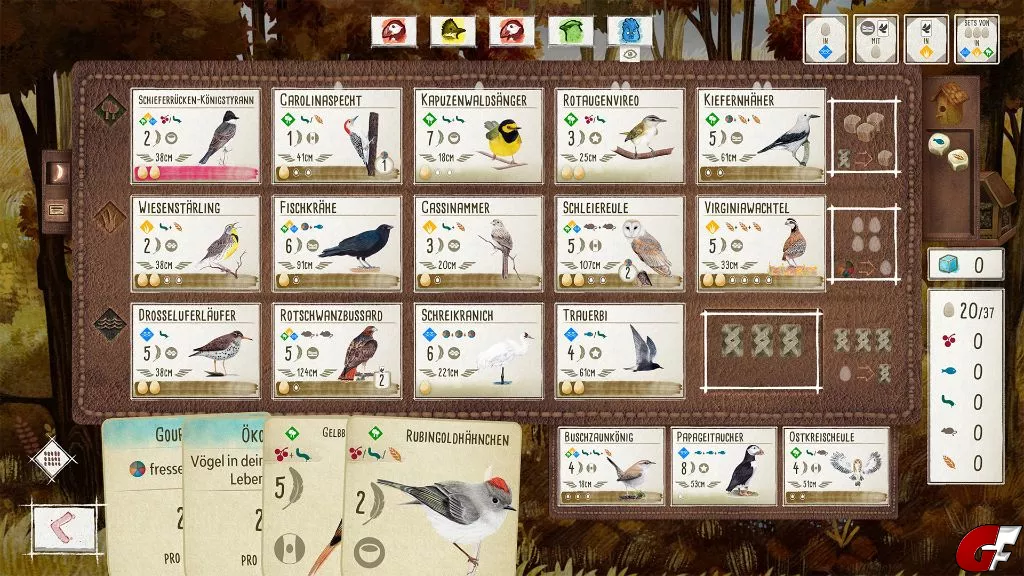Select the Carolinaspecht bird card
The width and height of the screenshot is (1024, 576).
336,136
